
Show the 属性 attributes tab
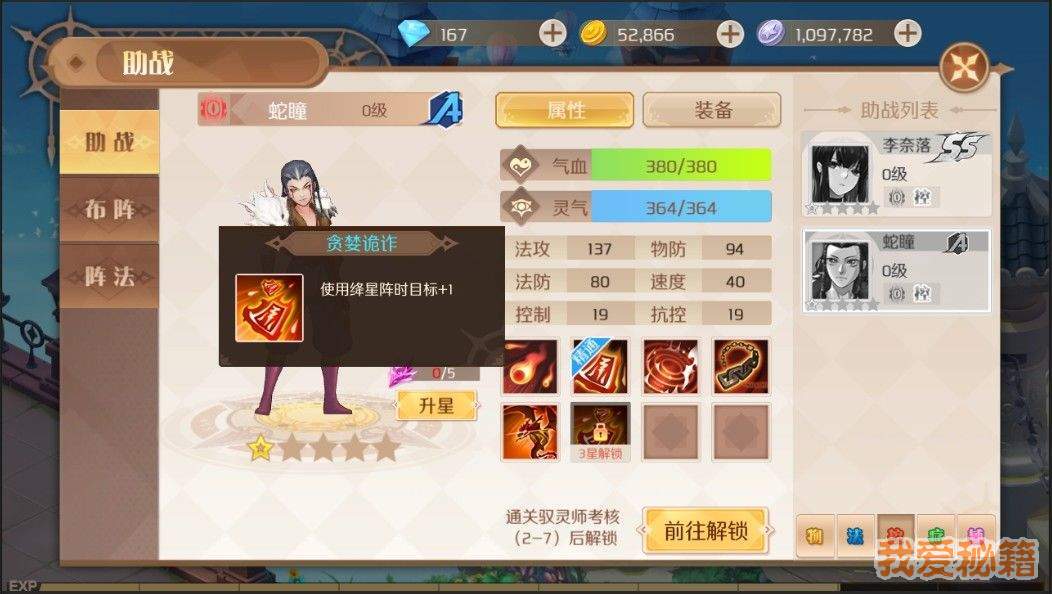(565, 110)
